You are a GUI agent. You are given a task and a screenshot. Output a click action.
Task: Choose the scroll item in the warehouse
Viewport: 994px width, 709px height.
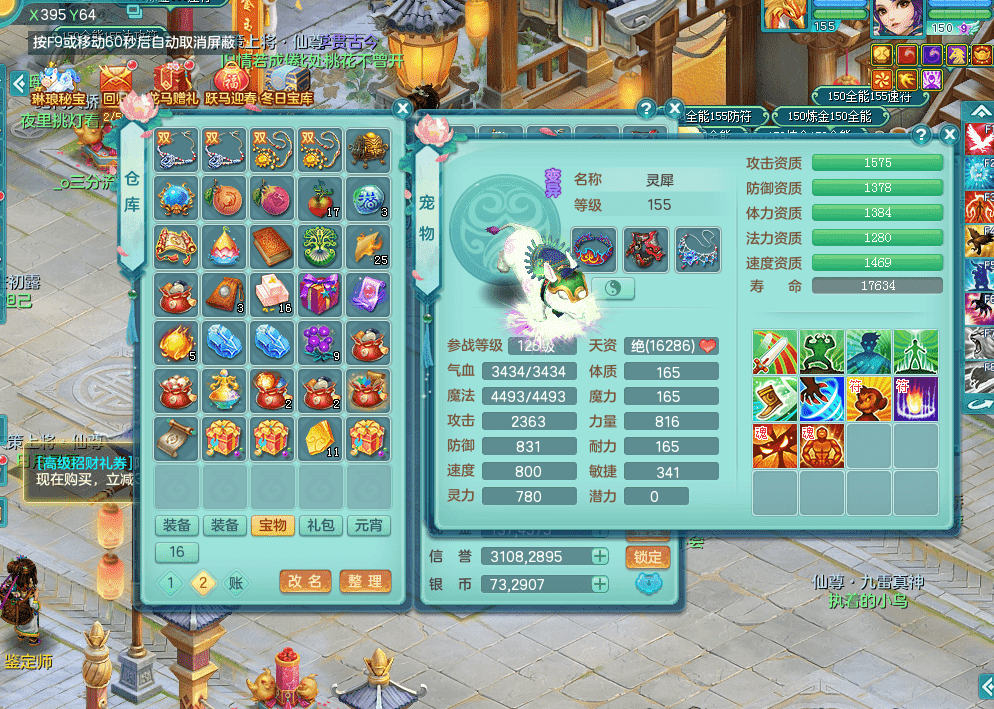(x=176, y=438)
